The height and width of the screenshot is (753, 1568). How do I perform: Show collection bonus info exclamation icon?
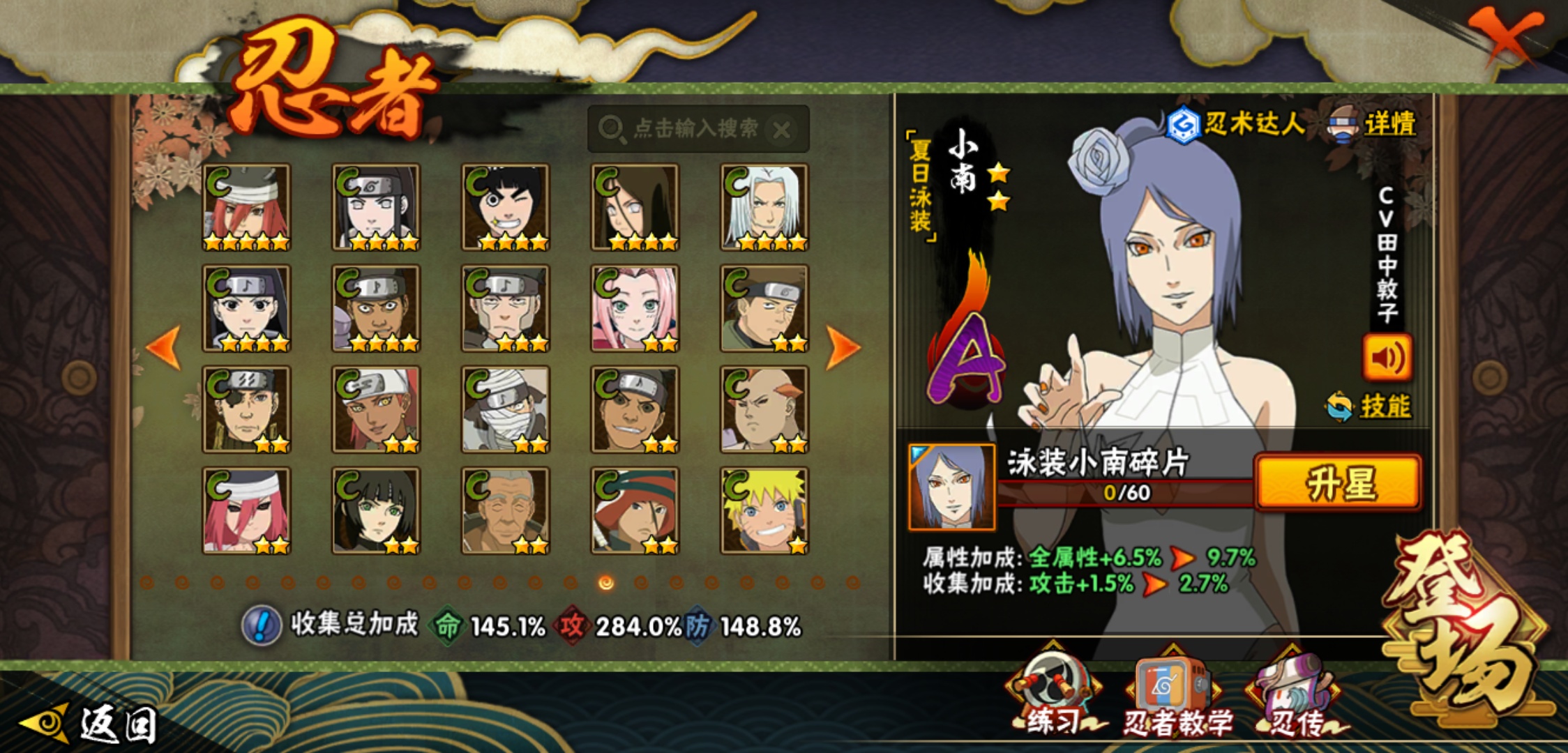coord(262,625)
